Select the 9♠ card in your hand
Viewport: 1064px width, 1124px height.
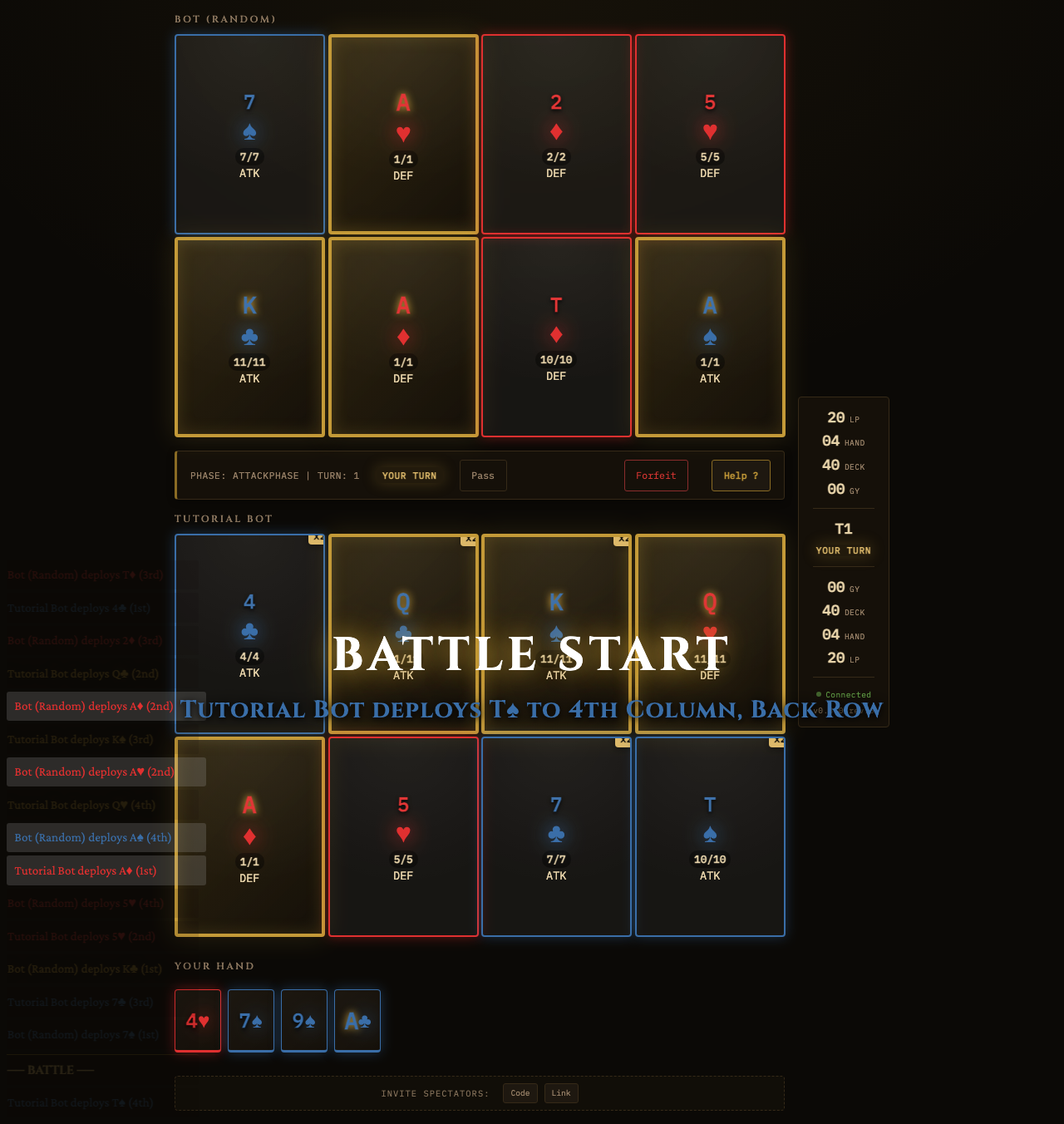click(303, 1020)
